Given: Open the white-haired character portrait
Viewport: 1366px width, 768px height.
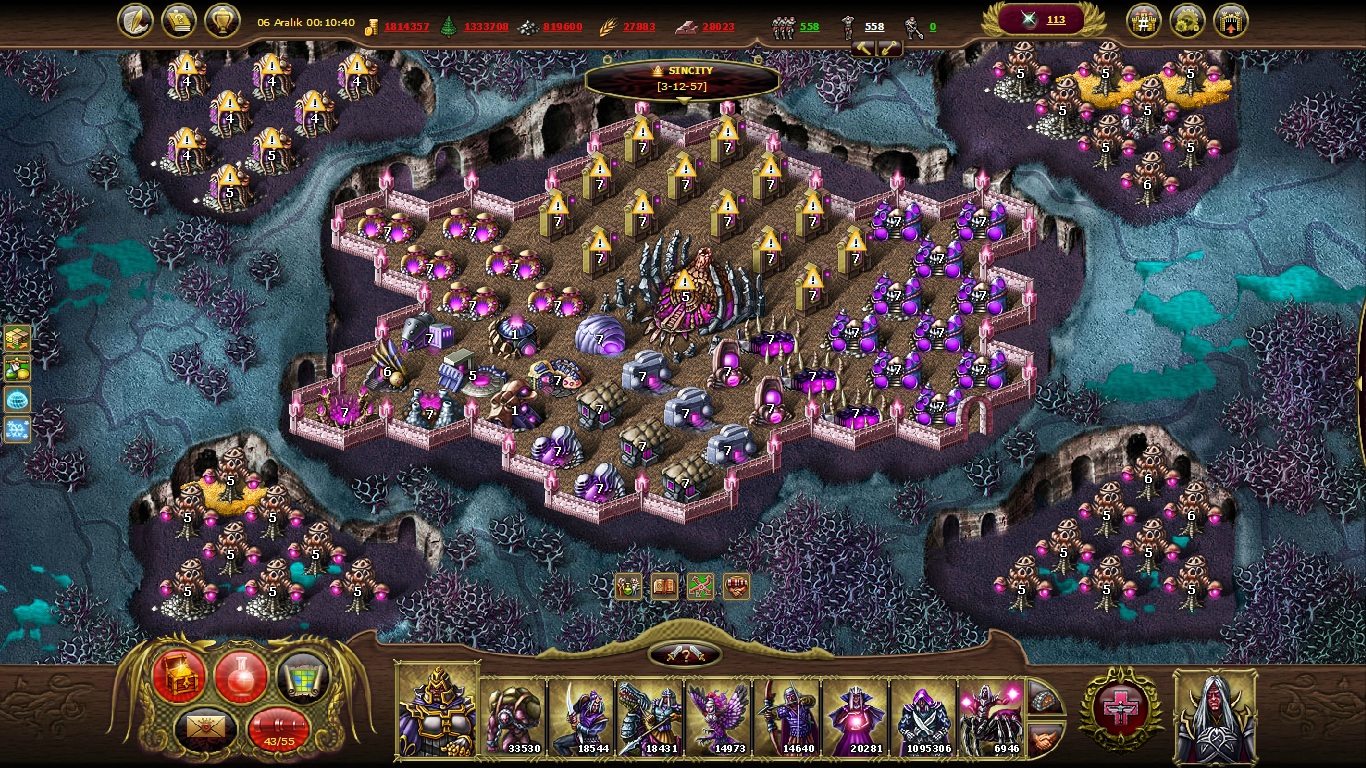Looking at the screenshot, I should tap(1214, 715).
